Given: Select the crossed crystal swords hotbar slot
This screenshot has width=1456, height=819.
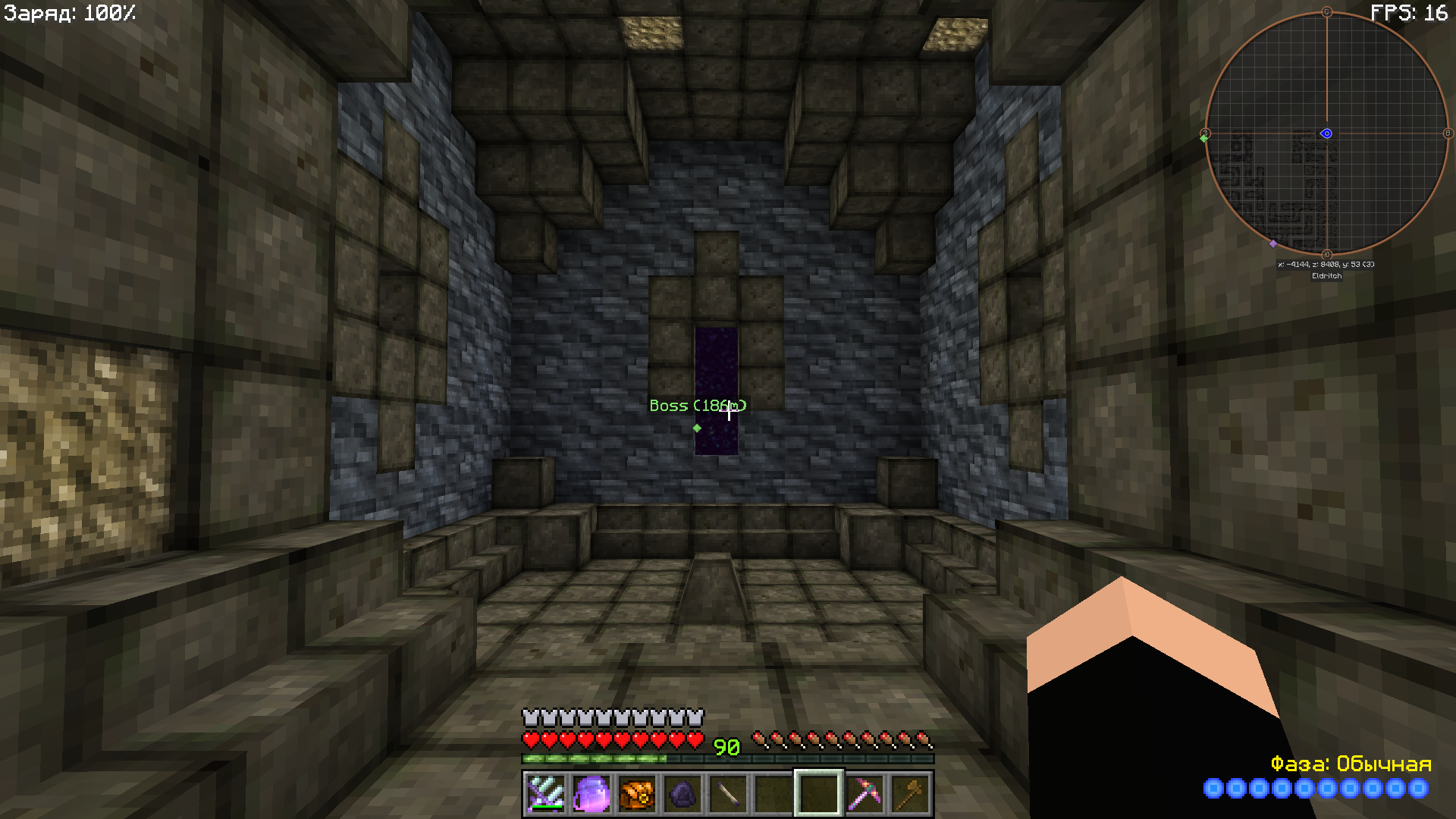Looking at the screenshot, I should click(x=545, y=794).
